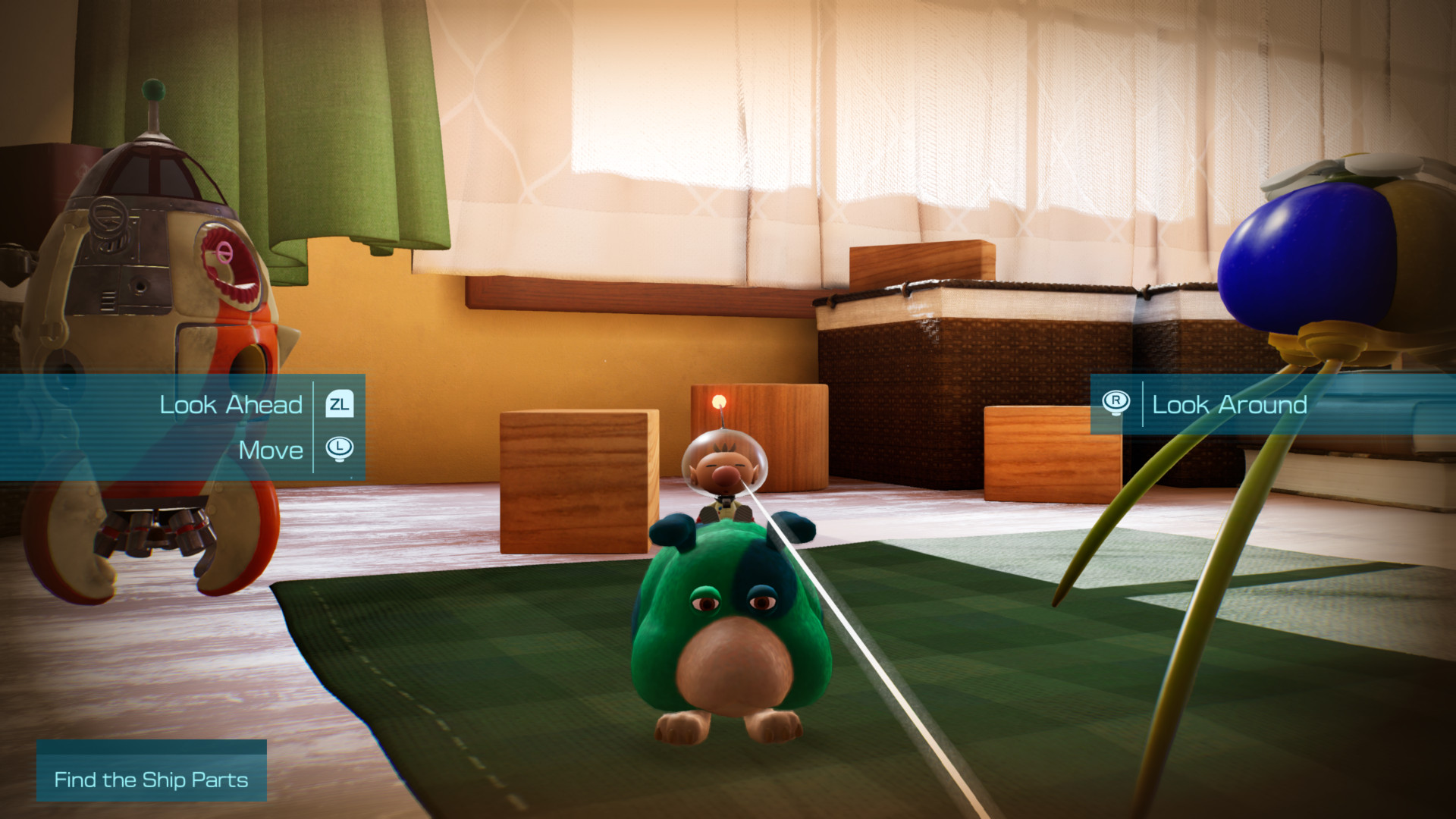This screenshot has width=1456, height=819.
Task: Select the Look Ahead control label
Action: (x=230, y=405)
